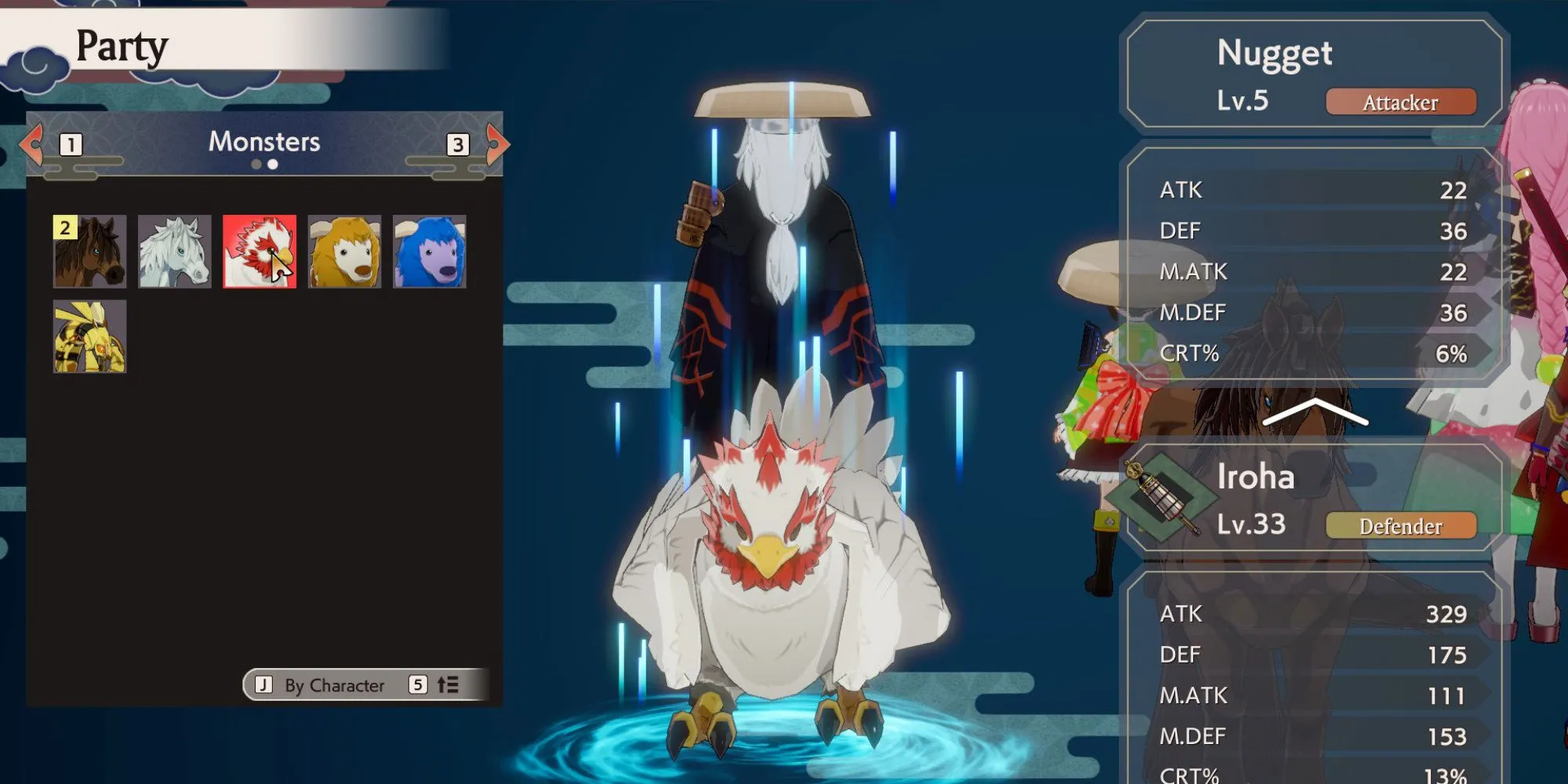Select the brown horse monster portrait

pyautogui.click(x=89, y=252)
